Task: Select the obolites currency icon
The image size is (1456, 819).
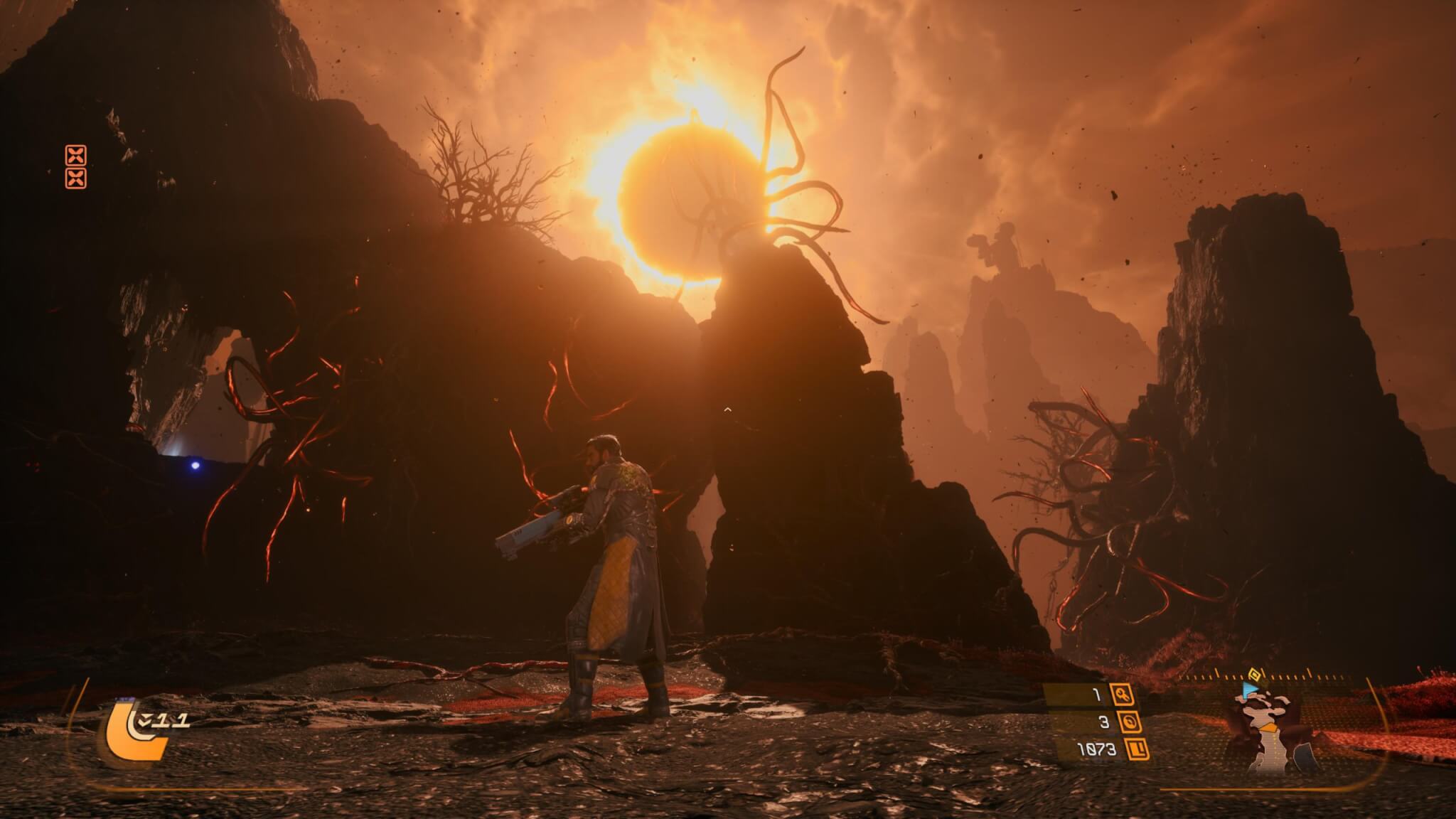Action: pyautogui.click(x=1138, y=749)
